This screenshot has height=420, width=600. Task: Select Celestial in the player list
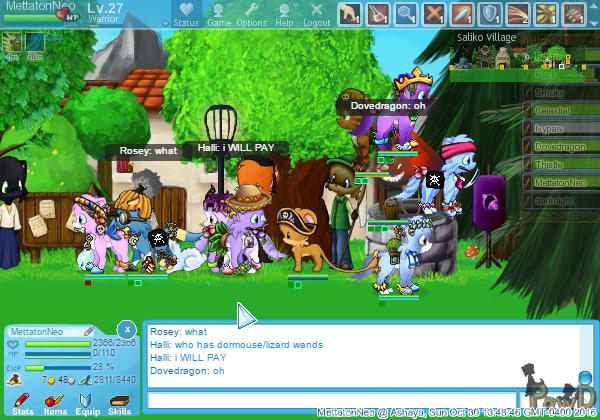(560, 111)
